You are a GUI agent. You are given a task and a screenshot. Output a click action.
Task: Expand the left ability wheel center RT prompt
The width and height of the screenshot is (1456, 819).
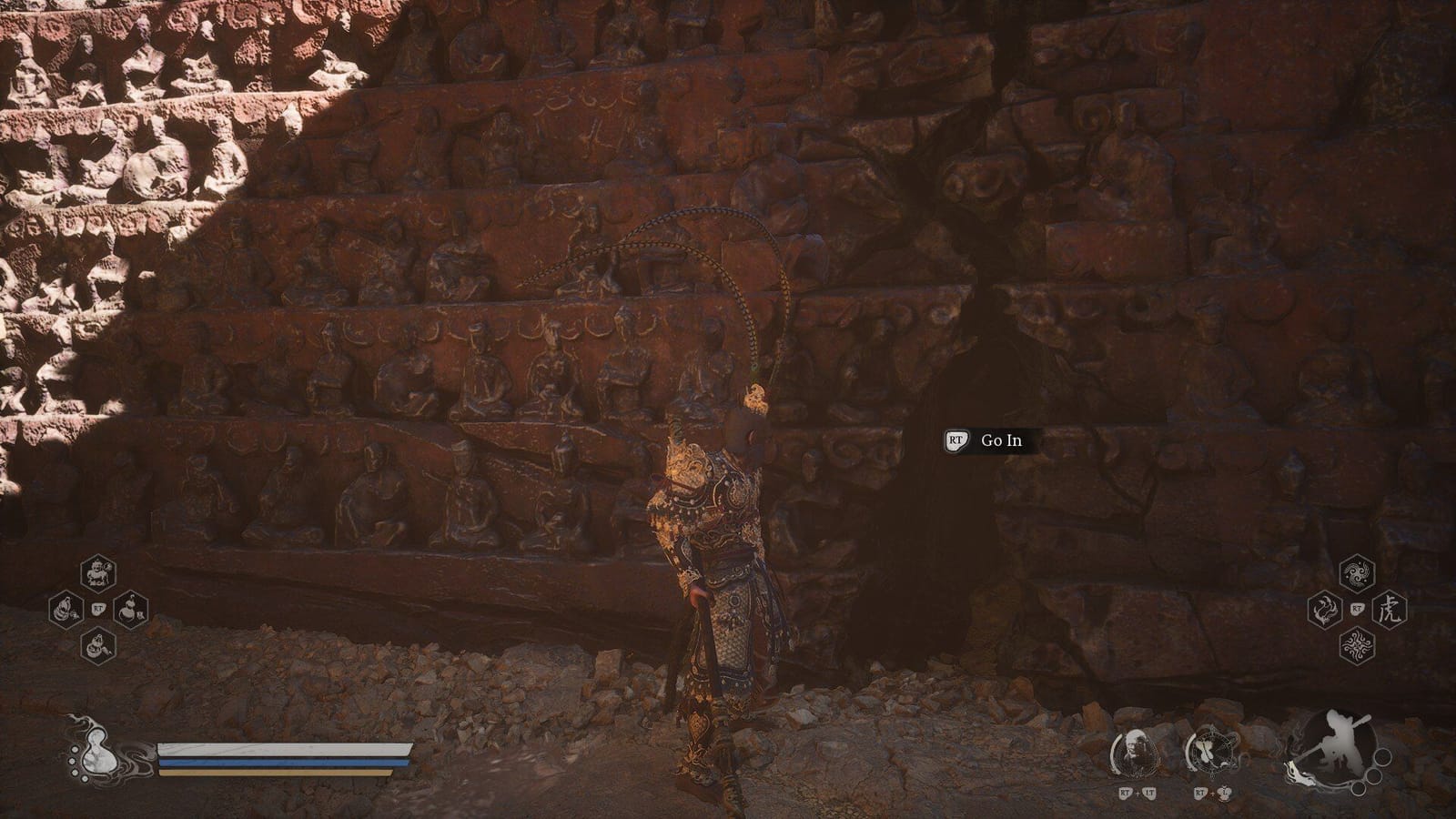click(98, 608)
